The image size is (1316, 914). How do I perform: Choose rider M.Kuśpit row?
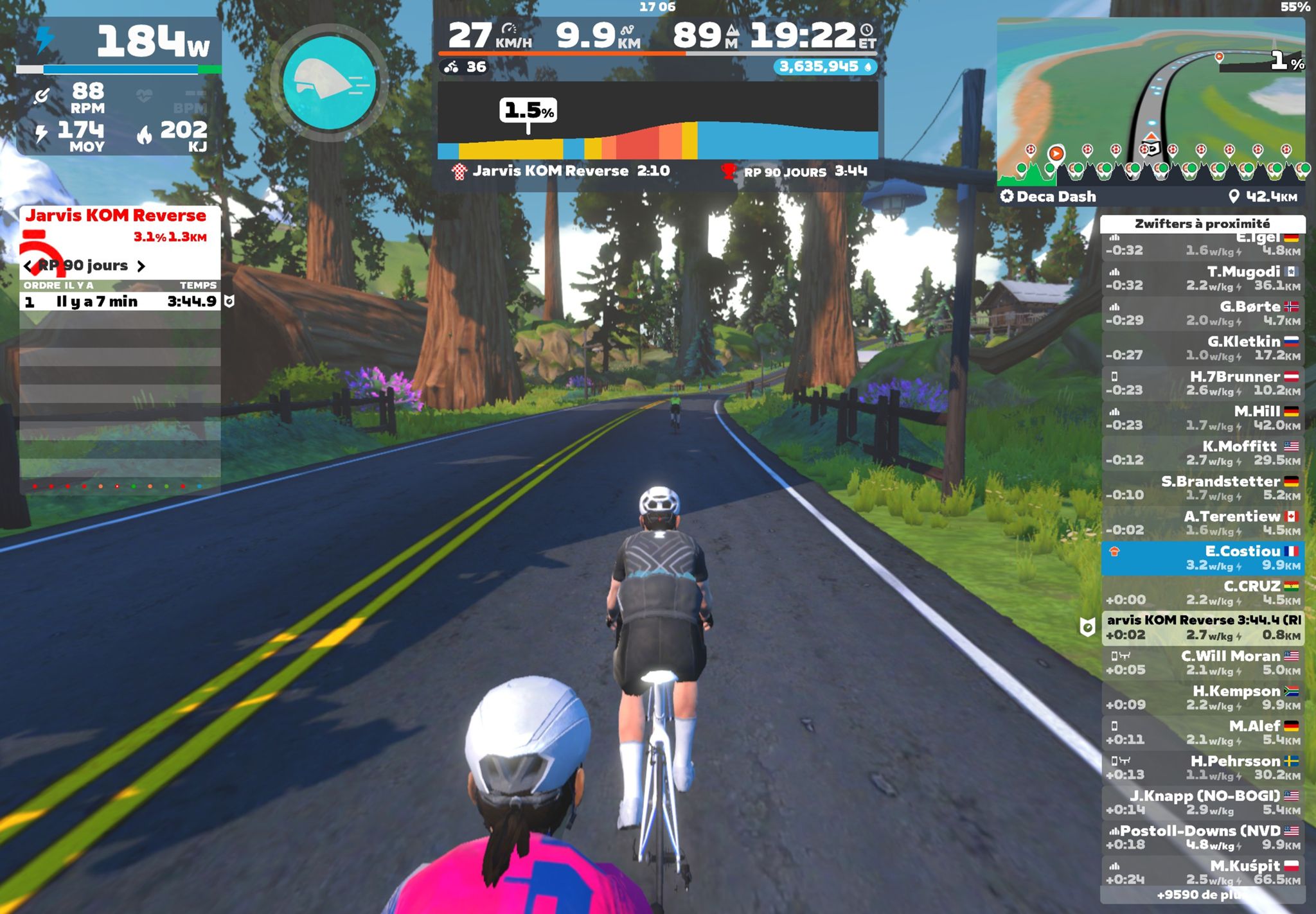click(1202, 872)
